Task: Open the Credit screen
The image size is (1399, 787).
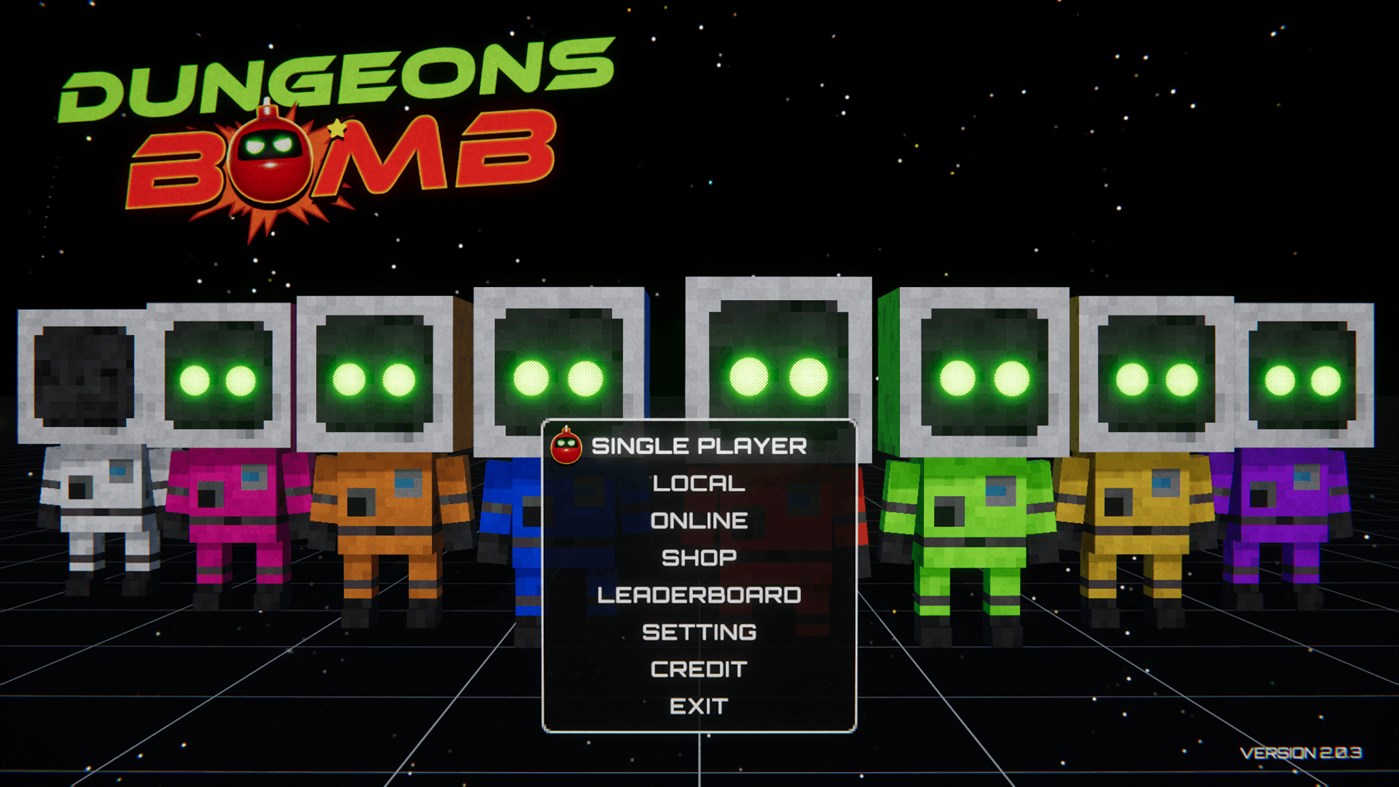Action: point(699,667)
